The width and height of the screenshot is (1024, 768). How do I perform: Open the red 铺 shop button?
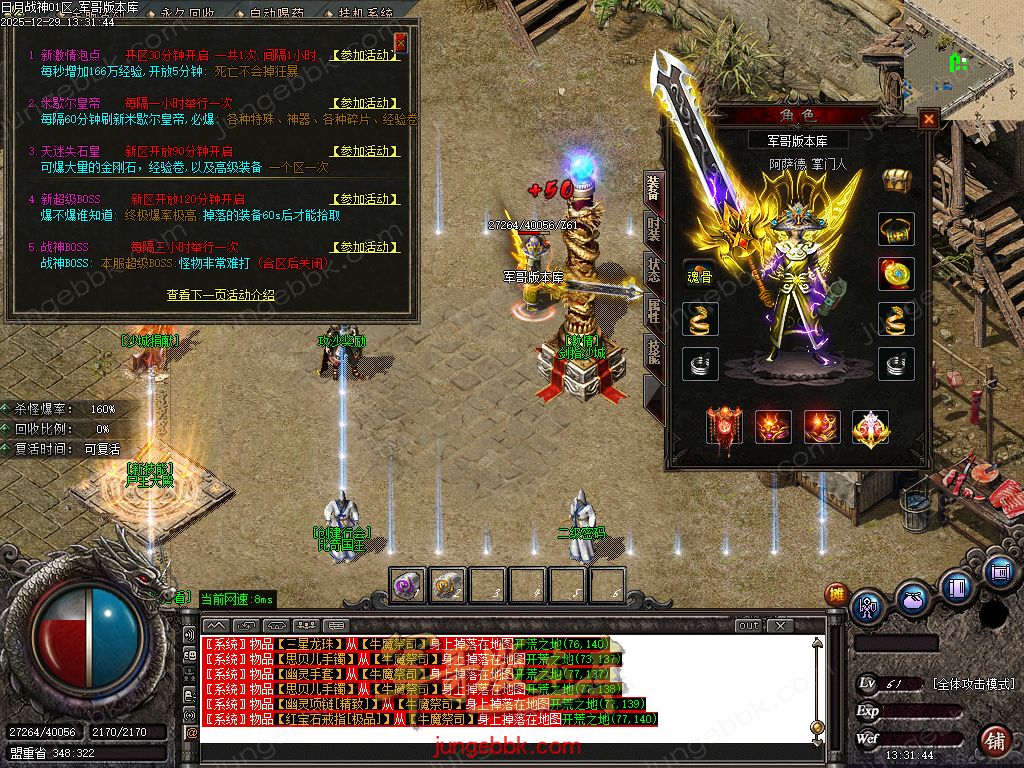994,741
